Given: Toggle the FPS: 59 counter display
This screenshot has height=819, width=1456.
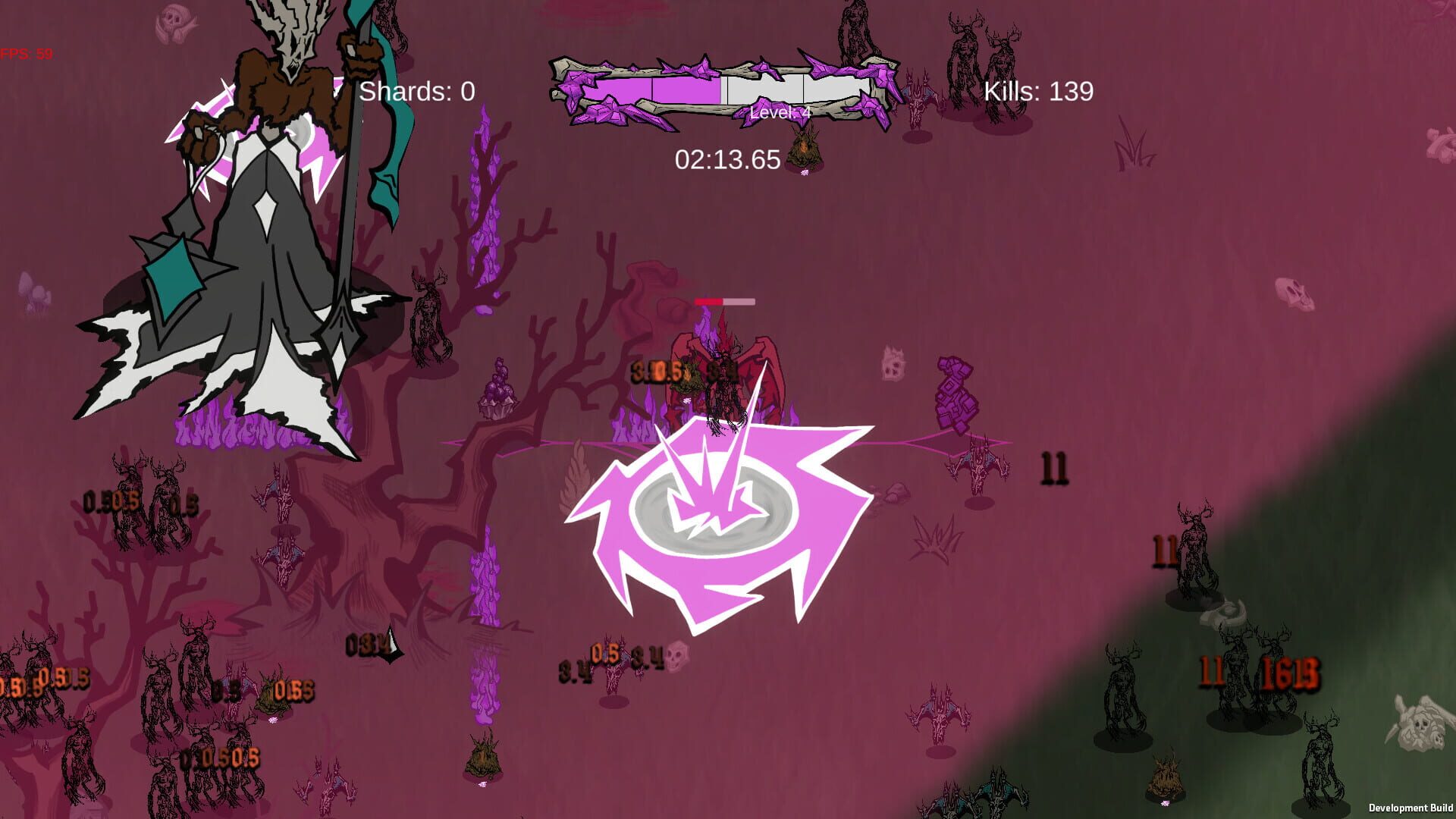Looking at the screenshot, I should tap(27, 54).
